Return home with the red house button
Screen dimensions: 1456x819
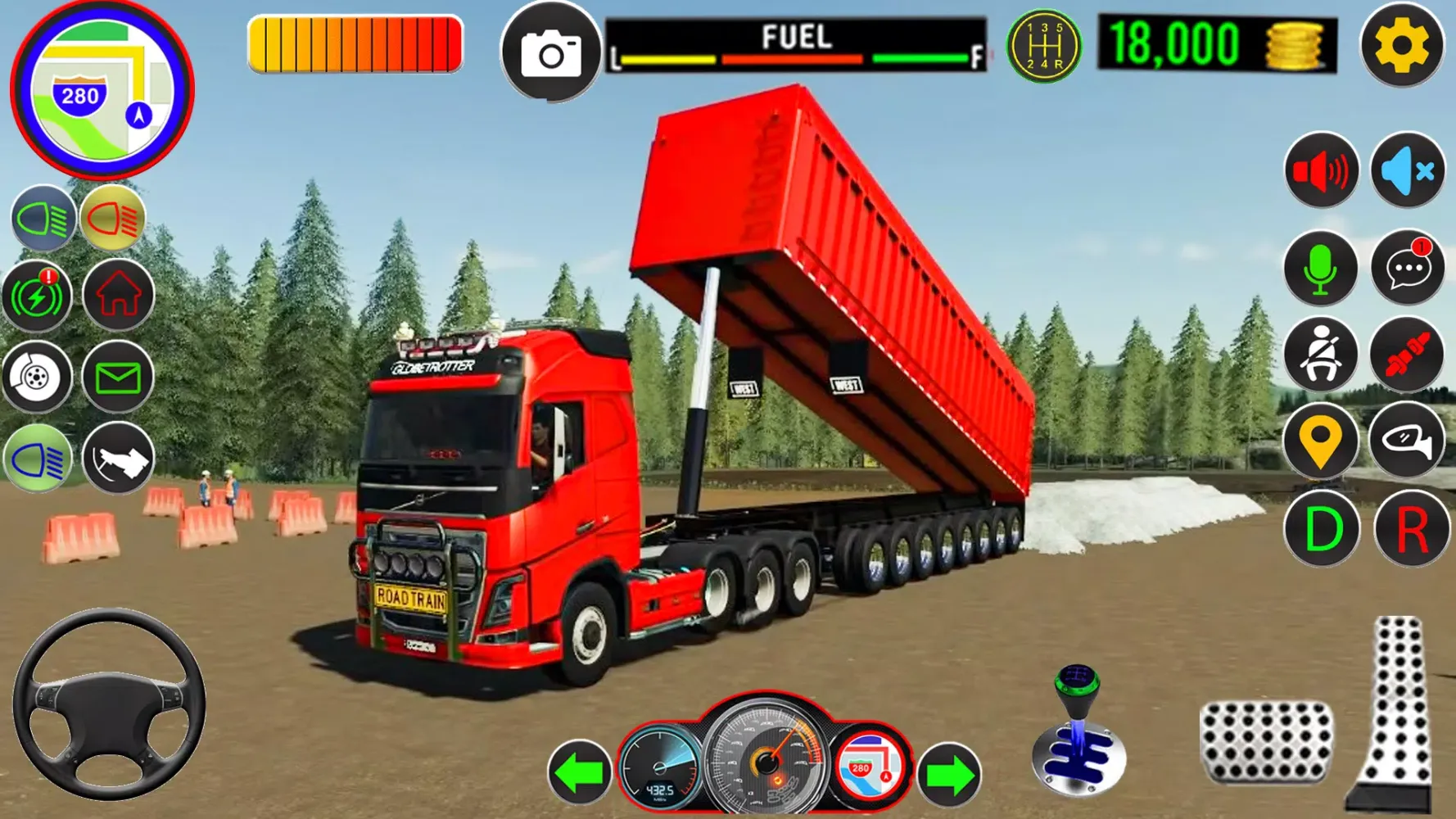[119, 295]
